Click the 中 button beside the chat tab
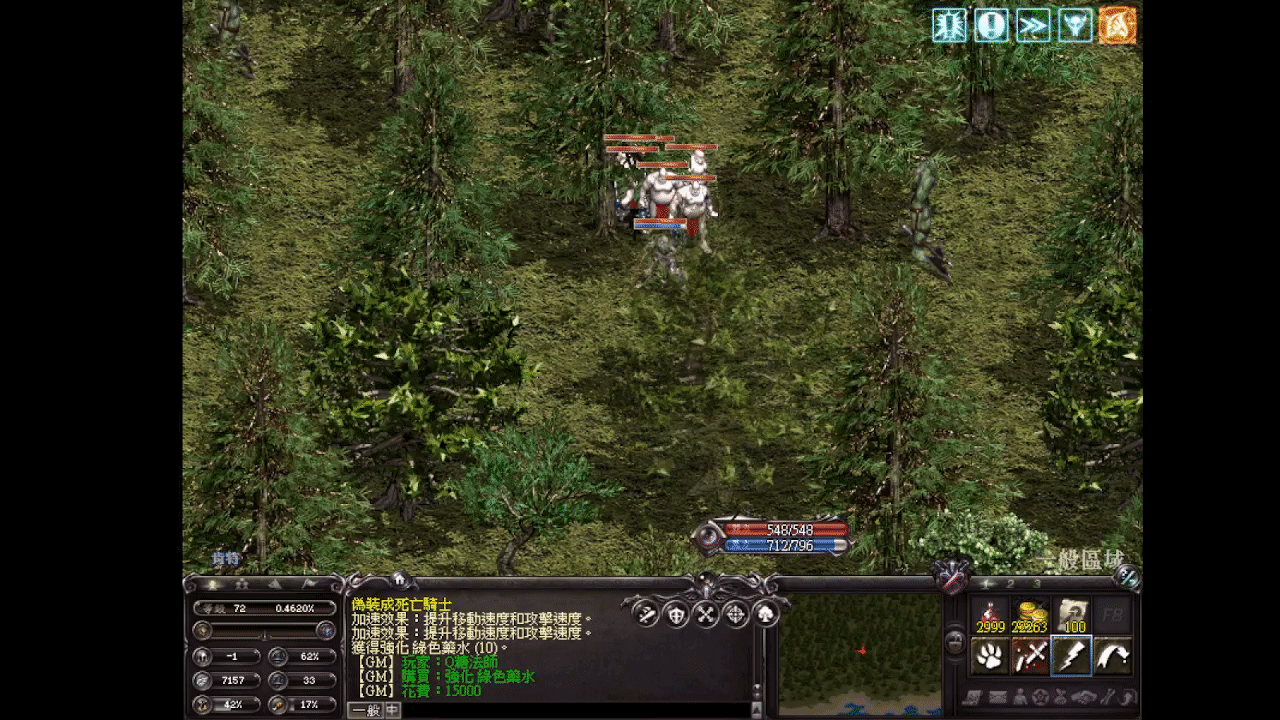 (391, 711)
